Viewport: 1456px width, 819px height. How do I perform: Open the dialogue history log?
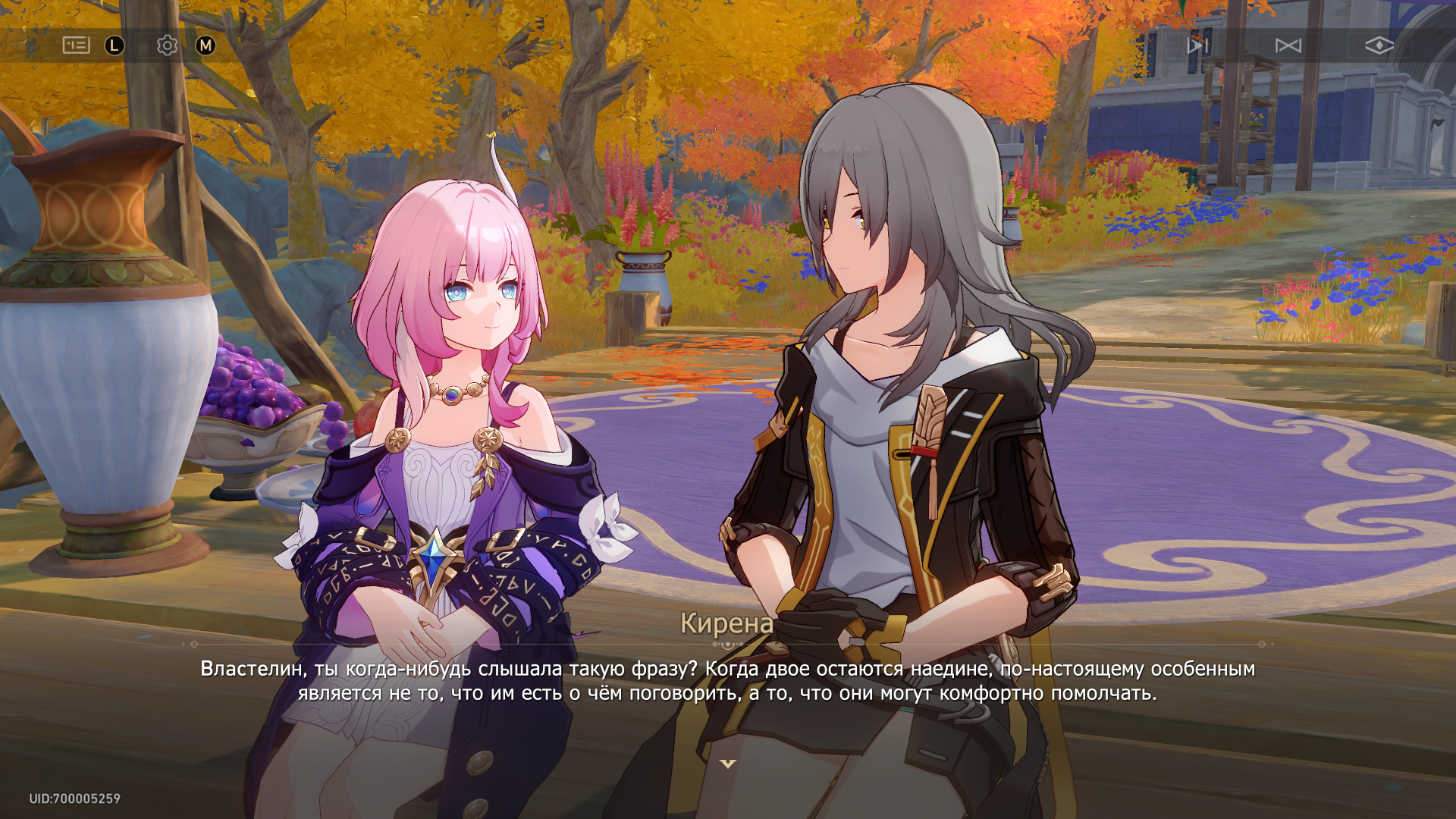click(76, 45)
